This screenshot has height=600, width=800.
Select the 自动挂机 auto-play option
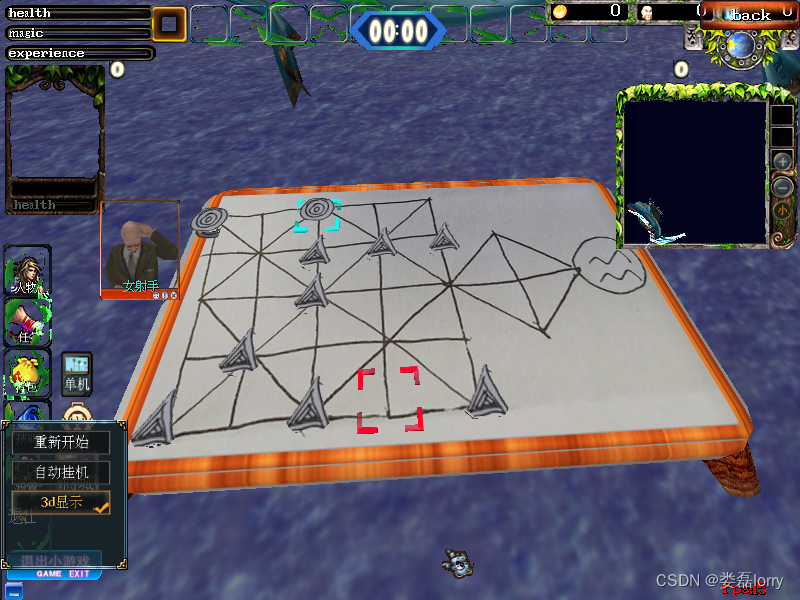(x=61, y=471)
